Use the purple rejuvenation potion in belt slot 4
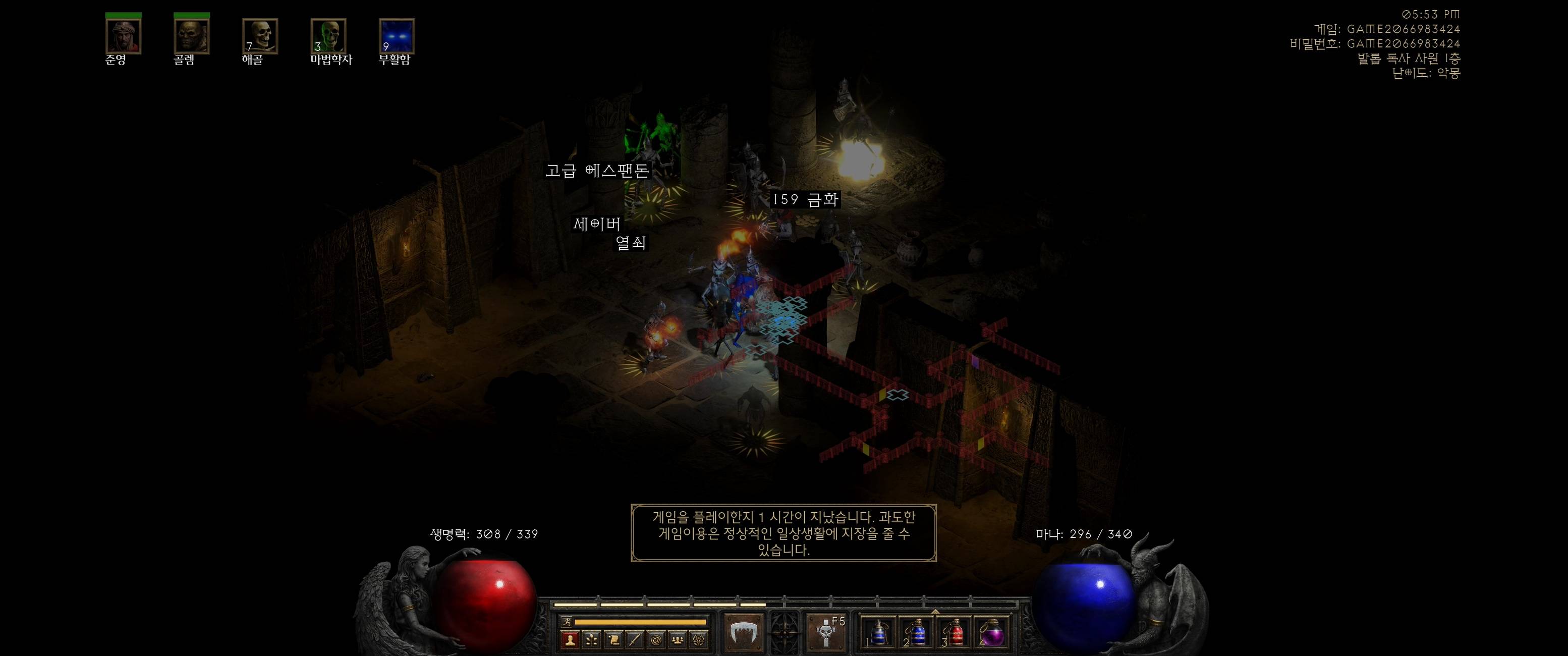 (x=993, y=633)
